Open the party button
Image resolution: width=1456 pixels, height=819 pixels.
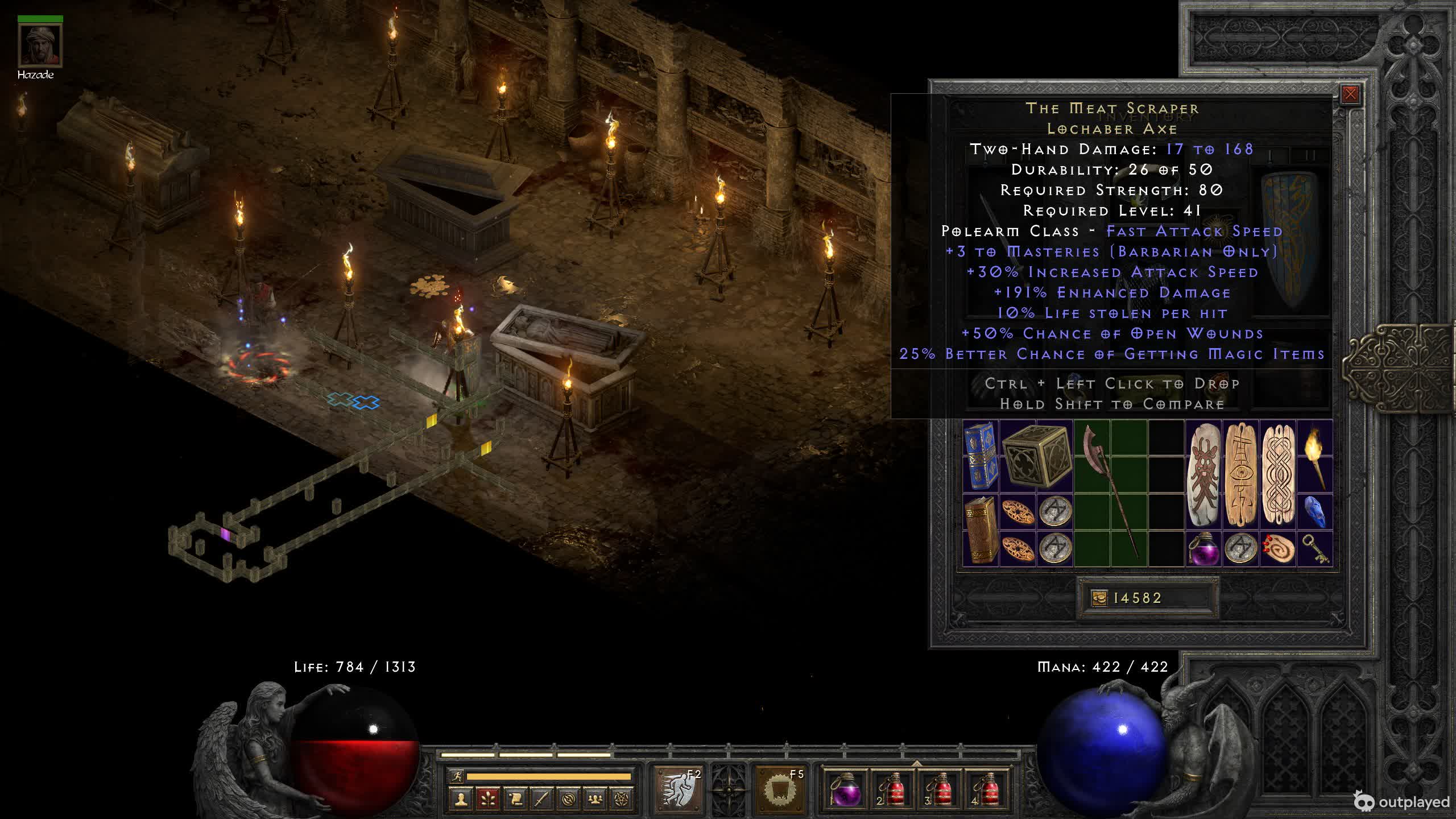[x=595, y=799]
